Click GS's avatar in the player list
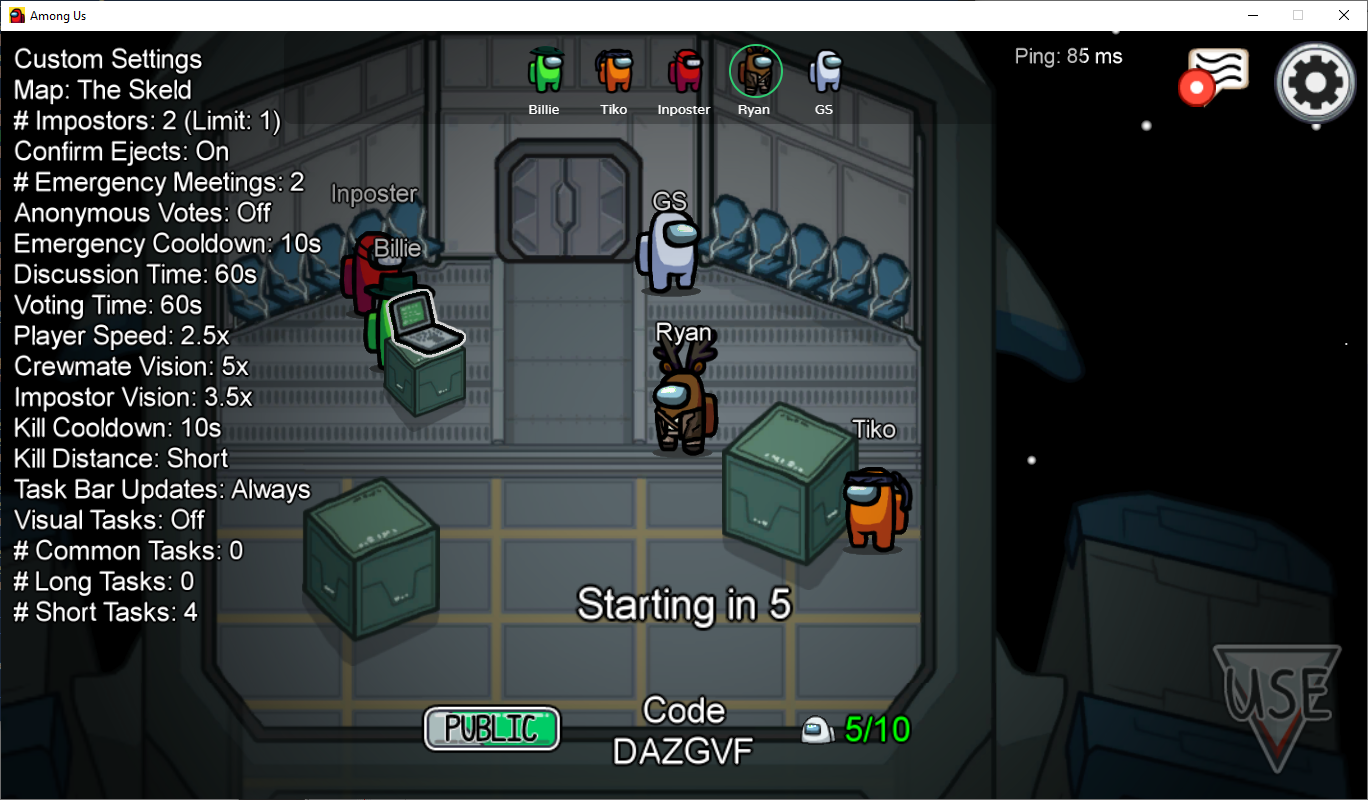The height and width of the screenshot is (800, 1368). coord(824,70)
